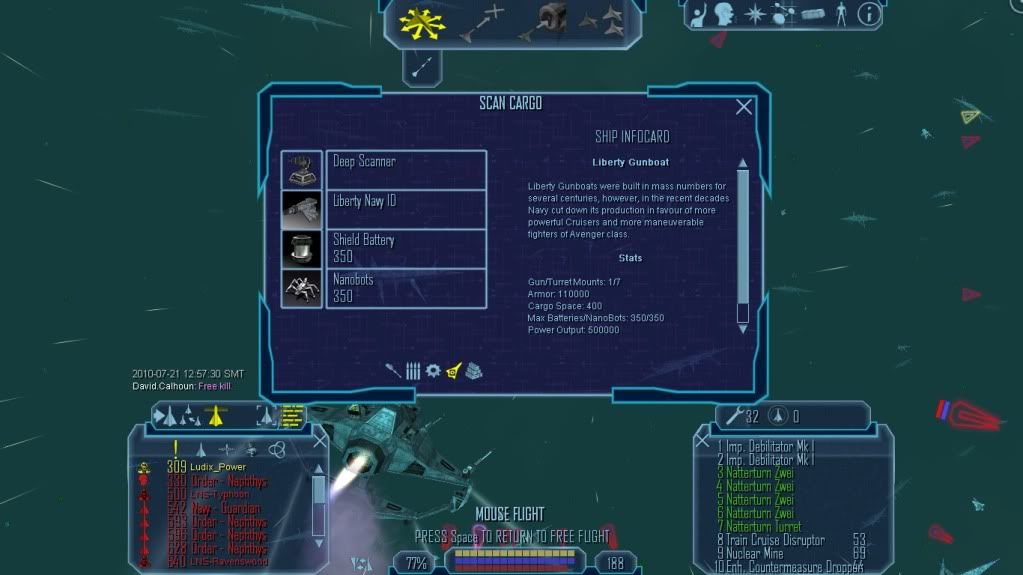
Task: Select the Deep Scanner cargo row
Action: point(406,169)
